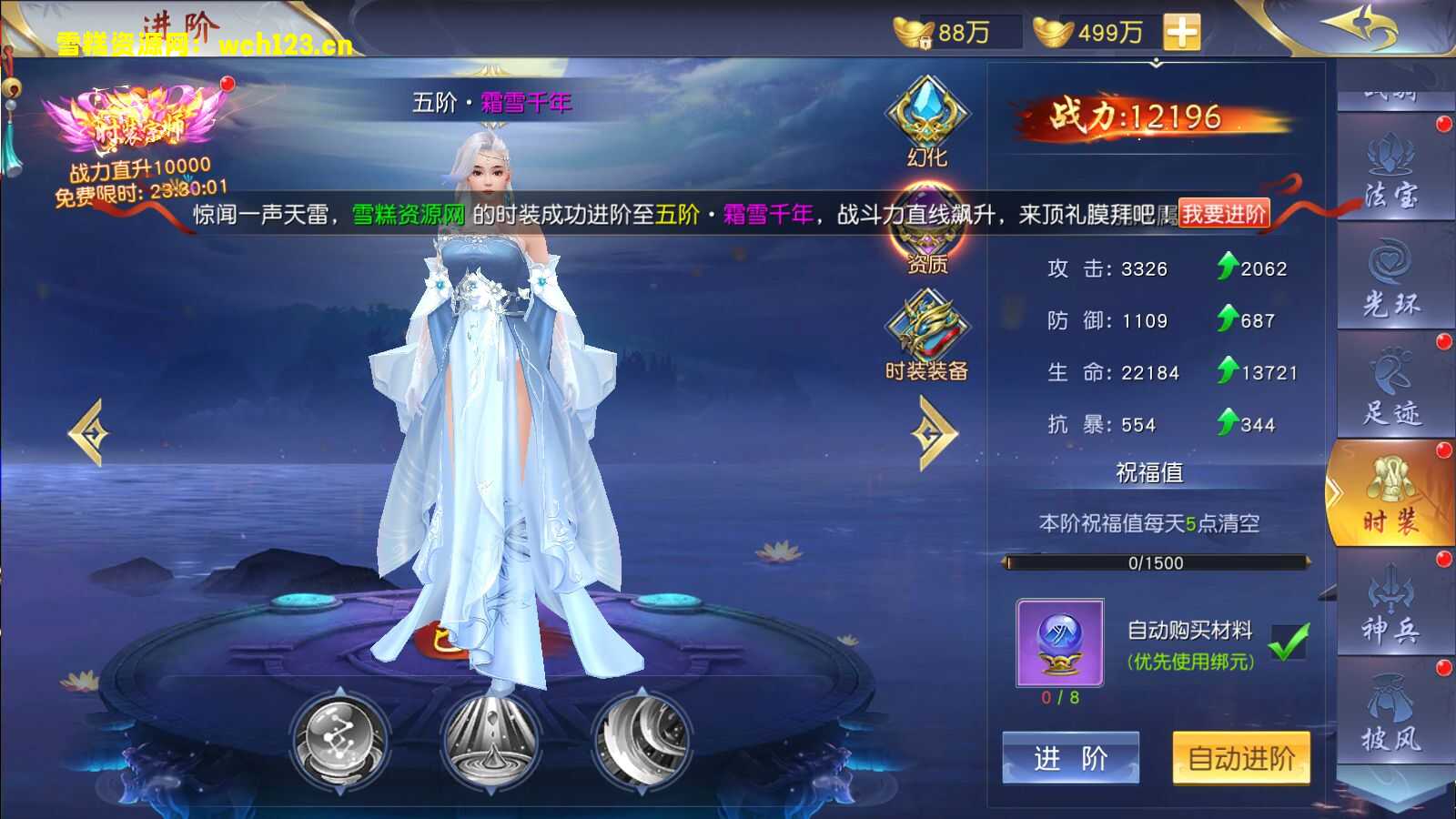Click 自动进阶 auto-advance button
The width and height of the screenshot is (1456, 819).
click(1240, 757)
